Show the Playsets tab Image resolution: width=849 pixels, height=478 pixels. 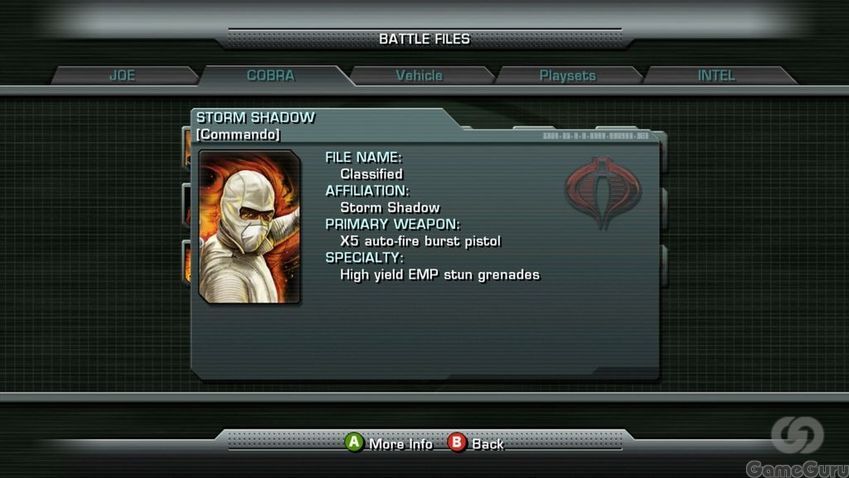pyautogui.click(x=567, y=76)
